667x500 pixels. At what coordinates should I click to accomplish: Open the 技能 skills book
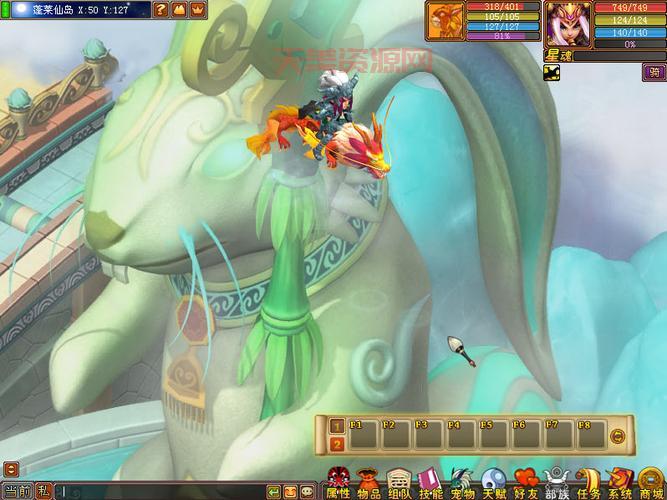coord(430,483)
